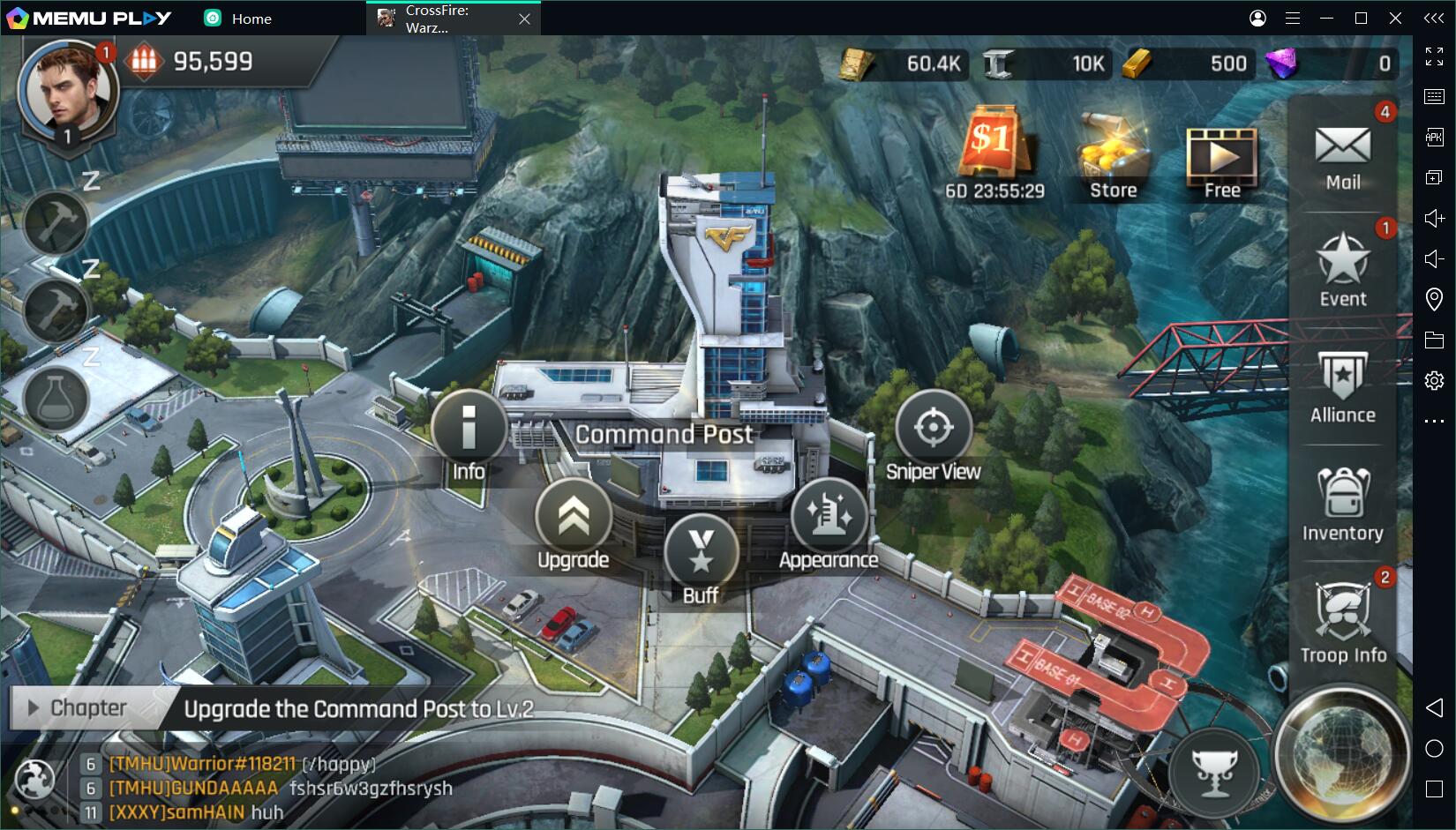Activate Sniper View
This screenshot has width=1456, height=830.
pos(933,430)
